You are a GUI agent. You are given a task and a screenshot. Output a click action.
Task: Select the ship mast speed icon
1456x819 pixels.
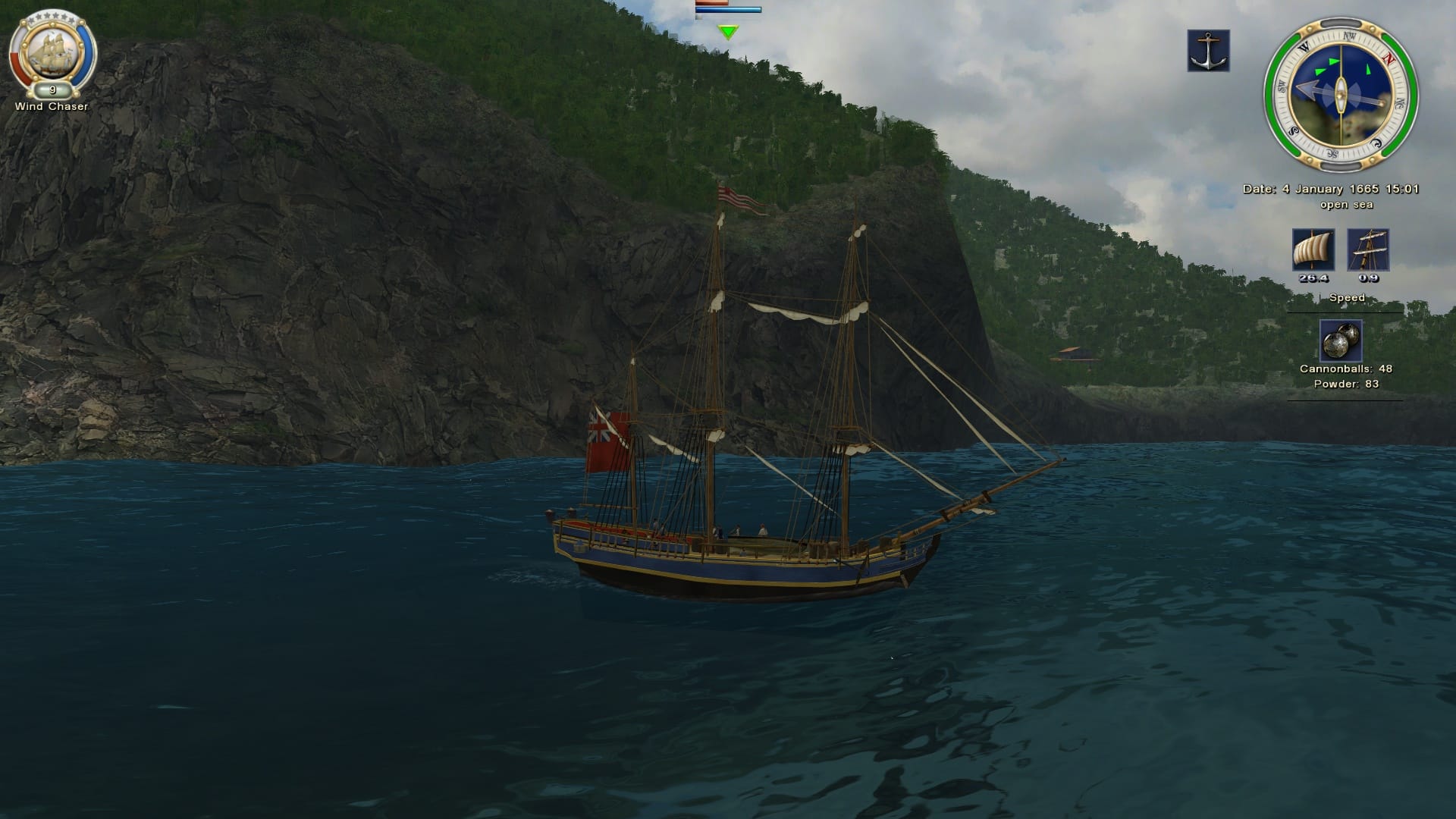(x=1368, y=250)
